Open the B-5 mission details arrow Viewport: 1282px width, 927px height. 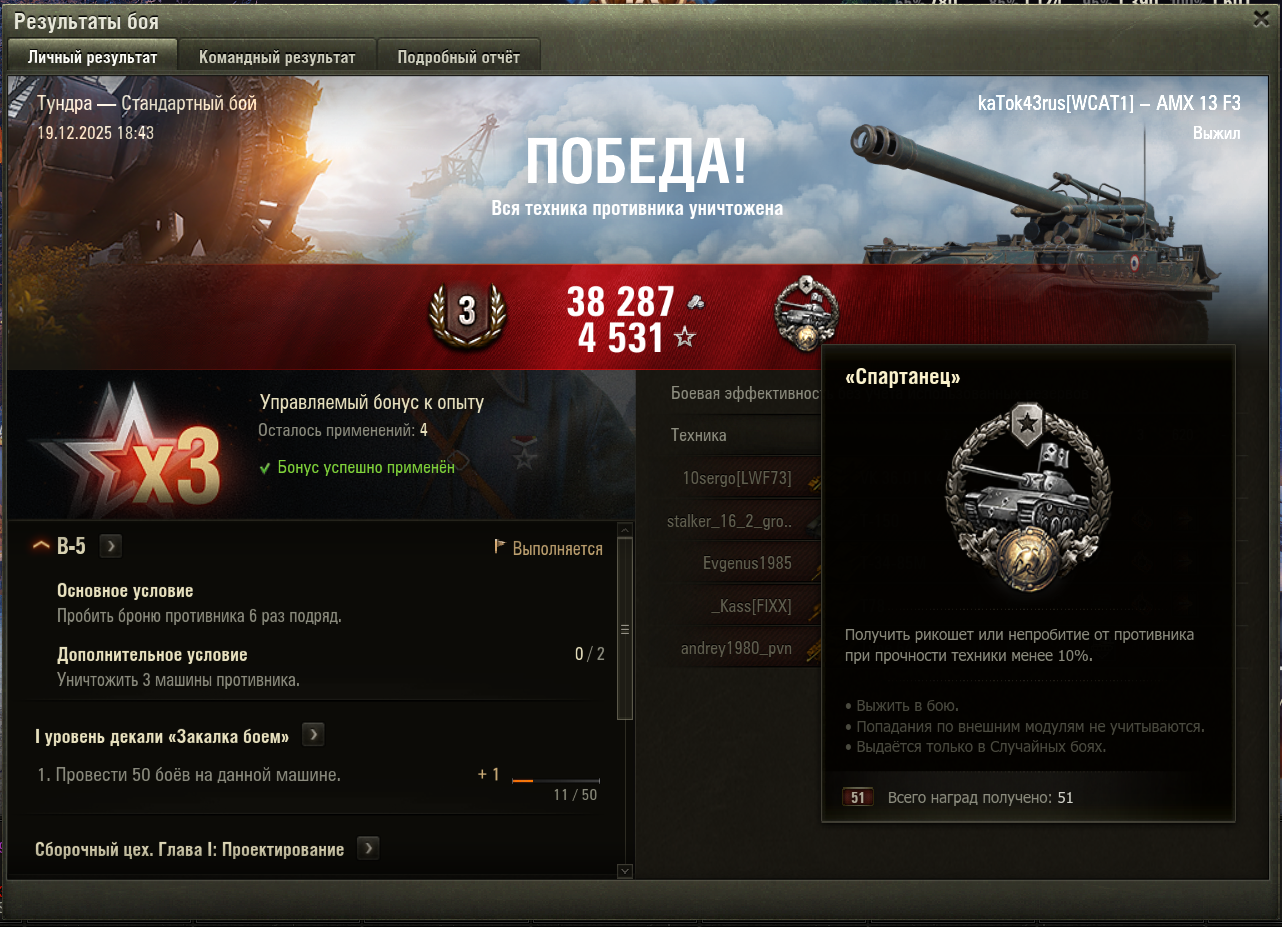[111, 546]
